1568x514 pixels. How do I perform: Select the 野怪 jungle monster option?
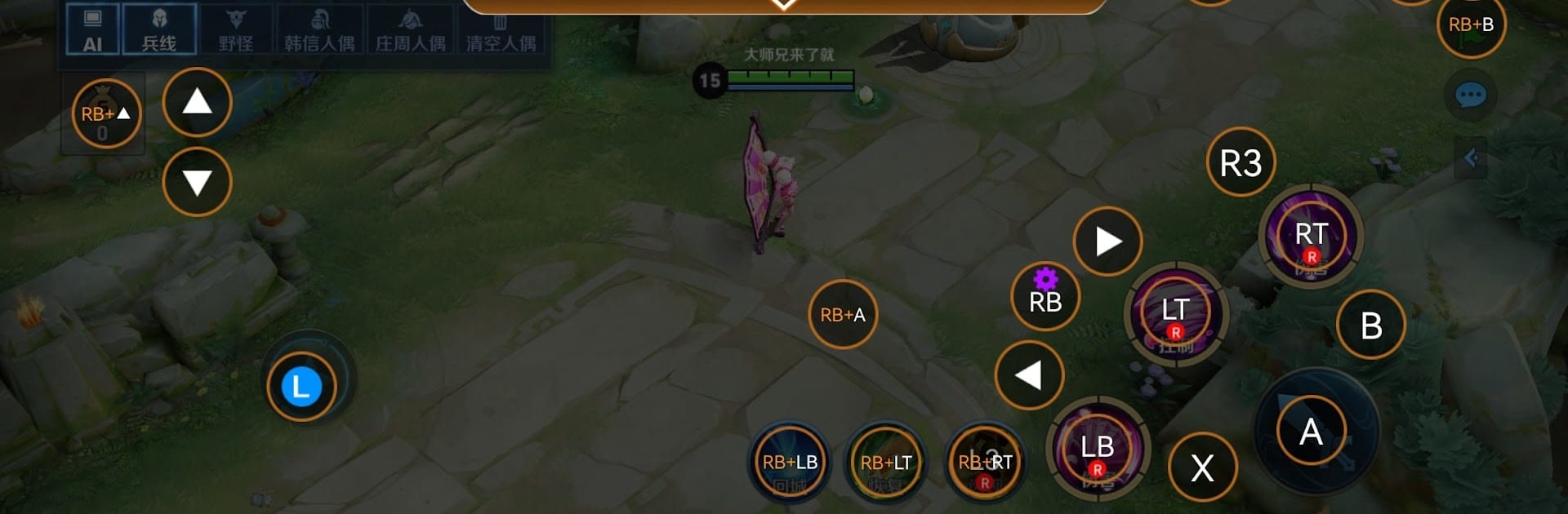pyautogui.click(x=236, y=29)
